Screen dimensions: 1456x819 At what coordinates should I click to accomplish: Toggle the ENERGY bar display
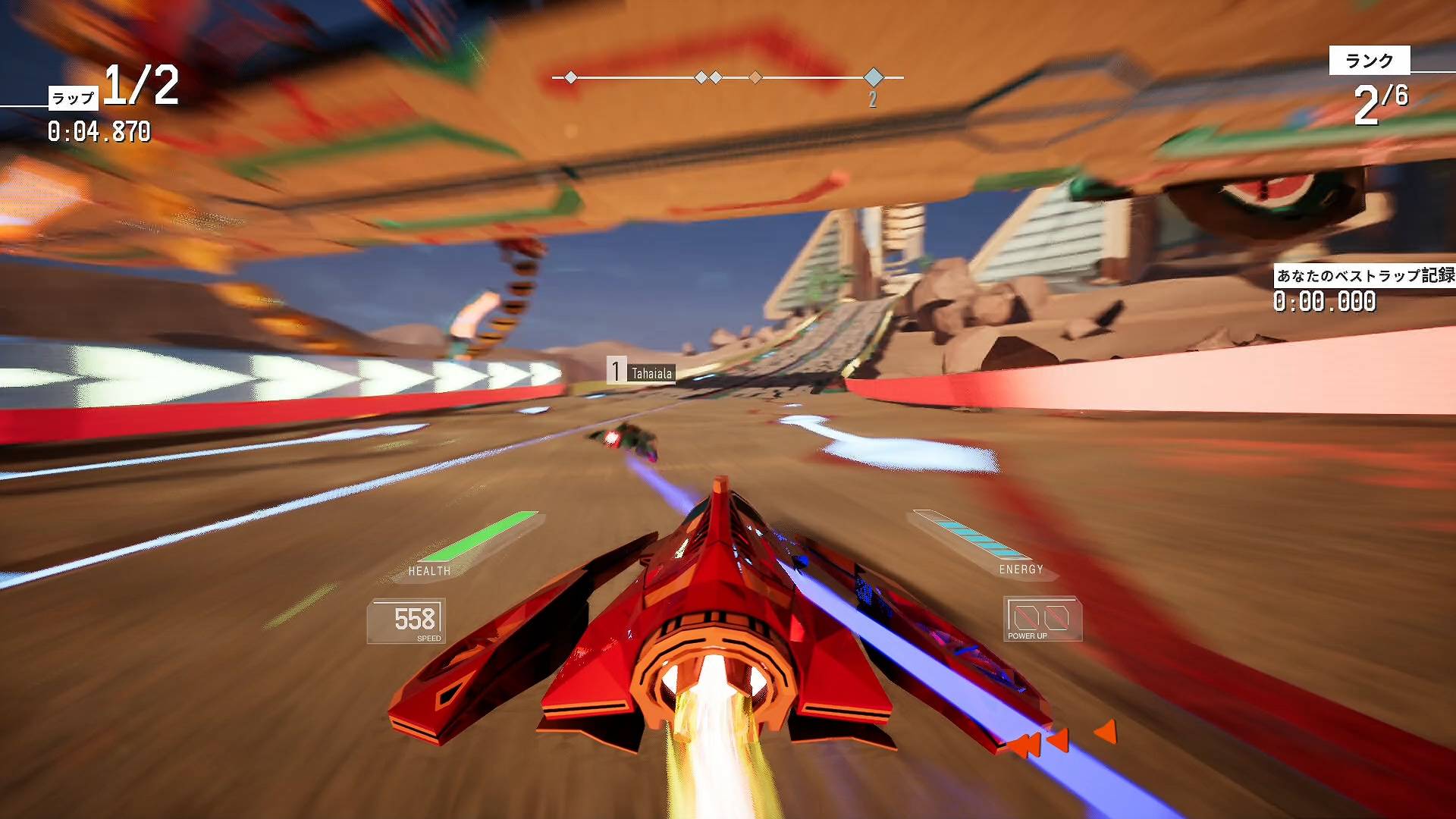[1022, 567]
